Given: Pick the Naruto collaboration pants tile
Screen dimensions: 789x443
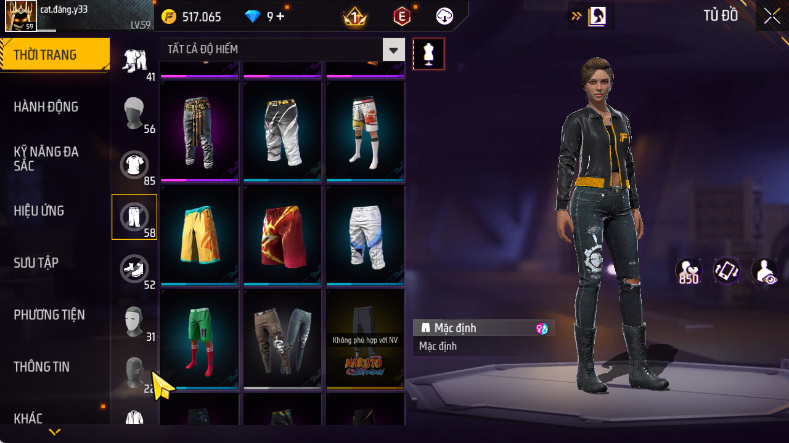Looking at the screenshot, I should point(365,337).
